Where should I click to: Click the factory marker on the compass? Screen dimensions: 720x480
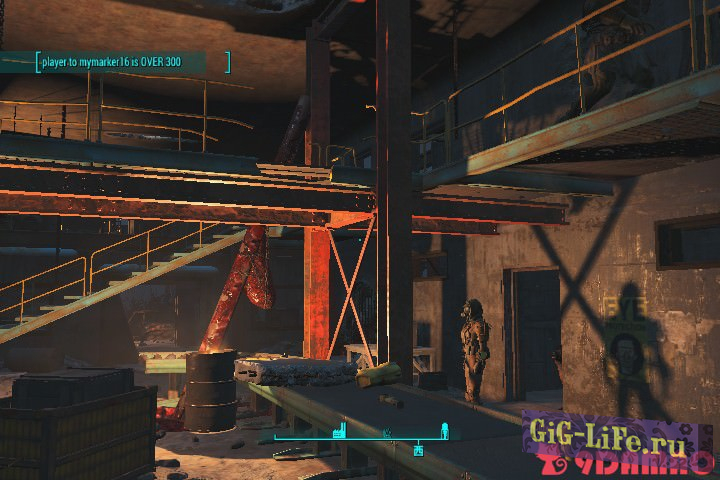pos(339,432)
